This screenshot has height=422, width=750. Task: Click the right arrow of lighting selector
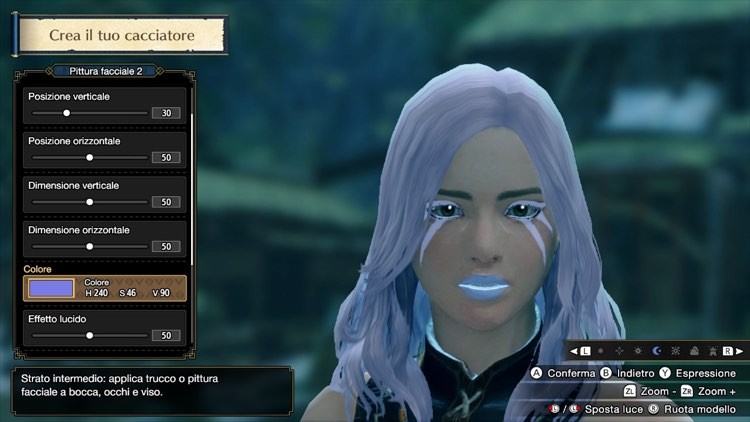point(741,351)
